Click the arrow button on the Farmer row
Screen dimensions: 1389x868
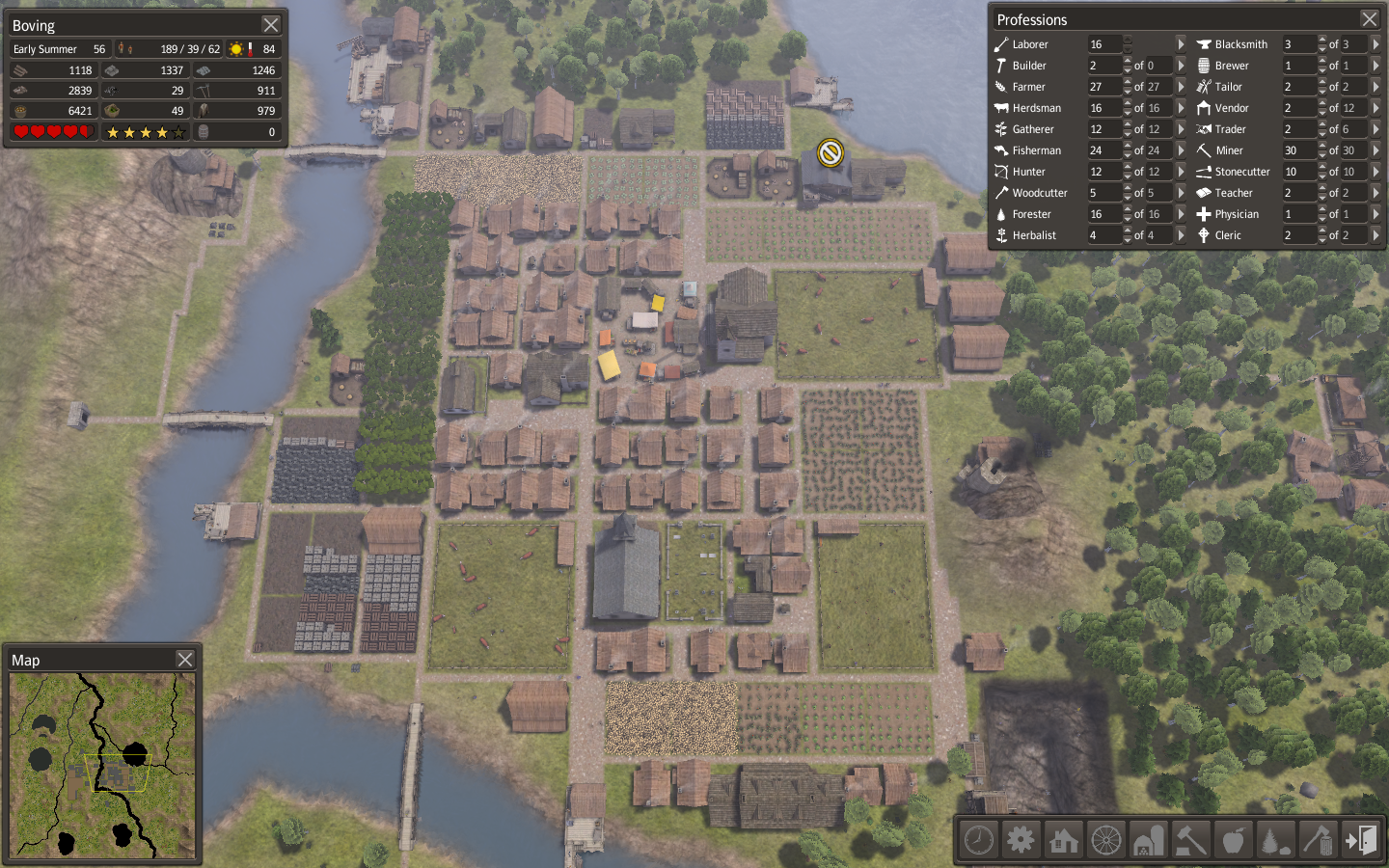(1181, 87)
